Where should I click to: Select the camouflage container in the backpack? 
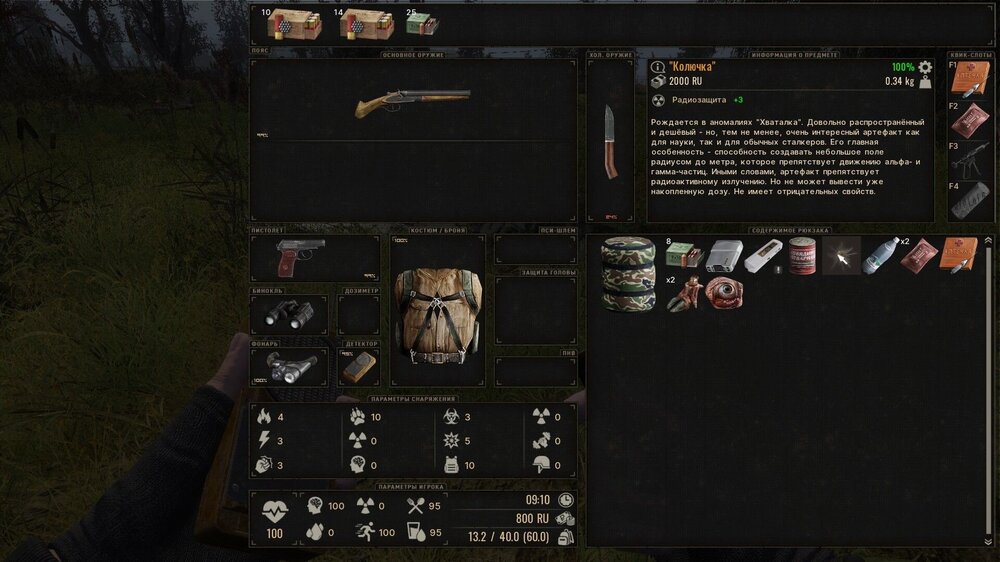(x=626, y=275)
